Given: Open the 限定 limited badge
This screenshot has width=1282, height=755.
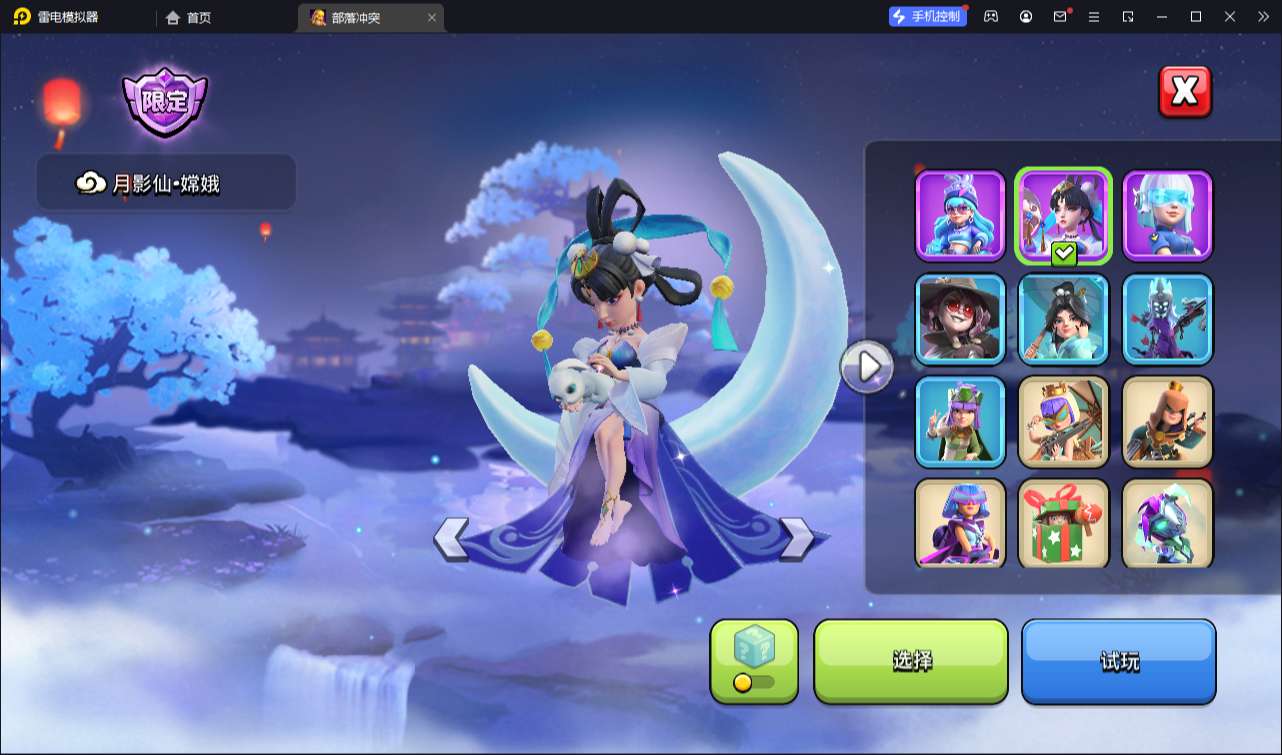Looking at the screenshot, I should [x=164, y=101].
